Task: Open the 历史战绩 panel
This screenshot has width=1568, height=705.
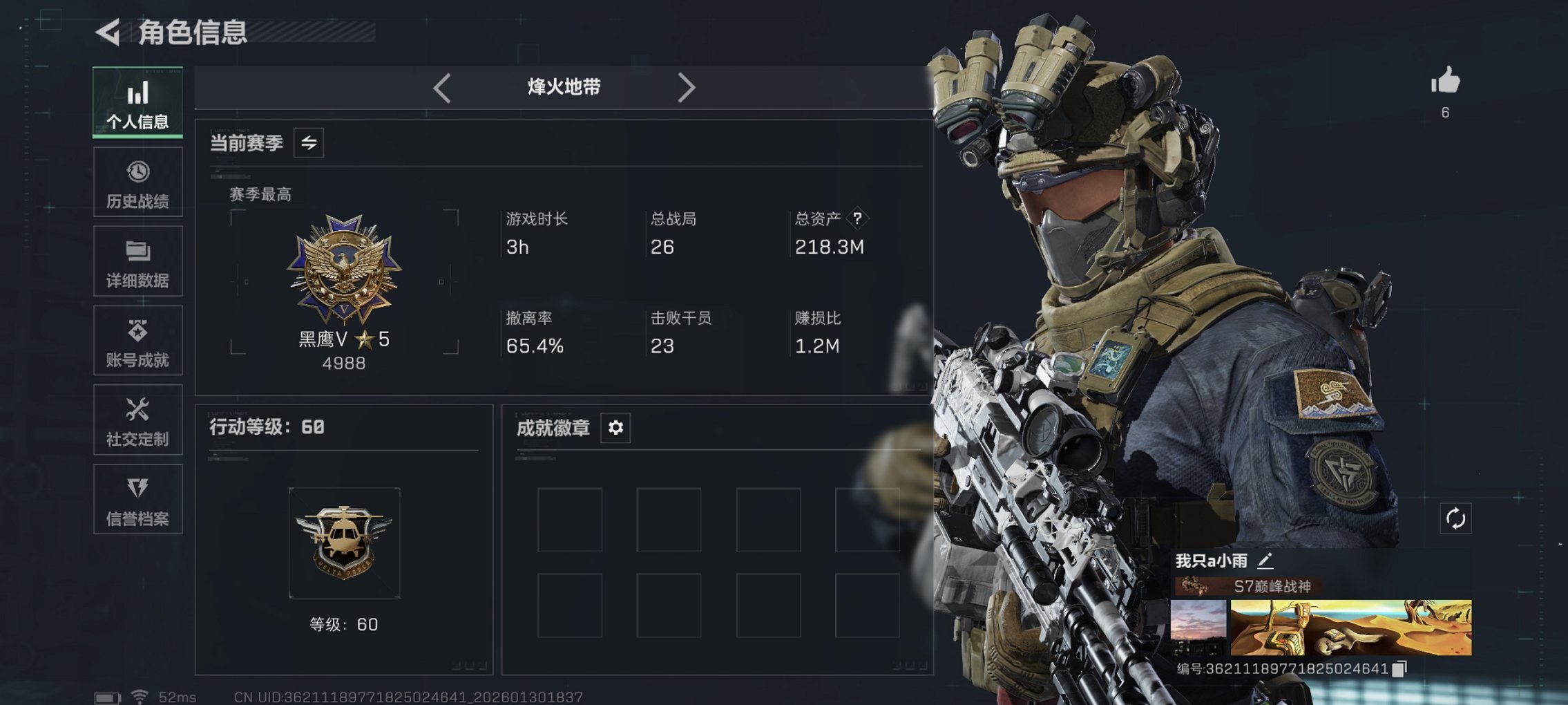Action: pos(137,182)
